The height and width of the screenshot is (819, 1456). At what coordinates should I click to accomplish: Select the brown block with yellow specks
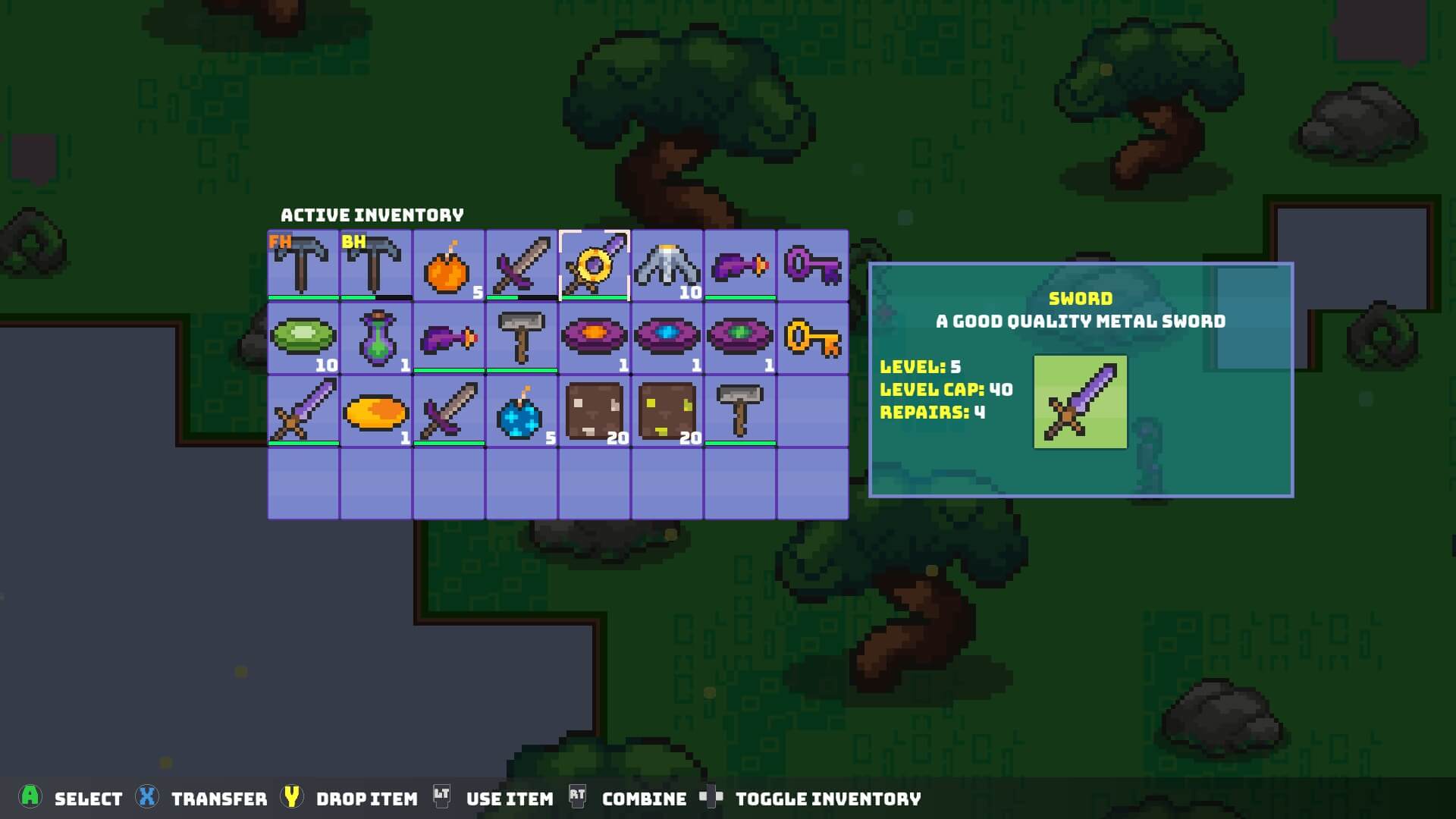point(667,411)
